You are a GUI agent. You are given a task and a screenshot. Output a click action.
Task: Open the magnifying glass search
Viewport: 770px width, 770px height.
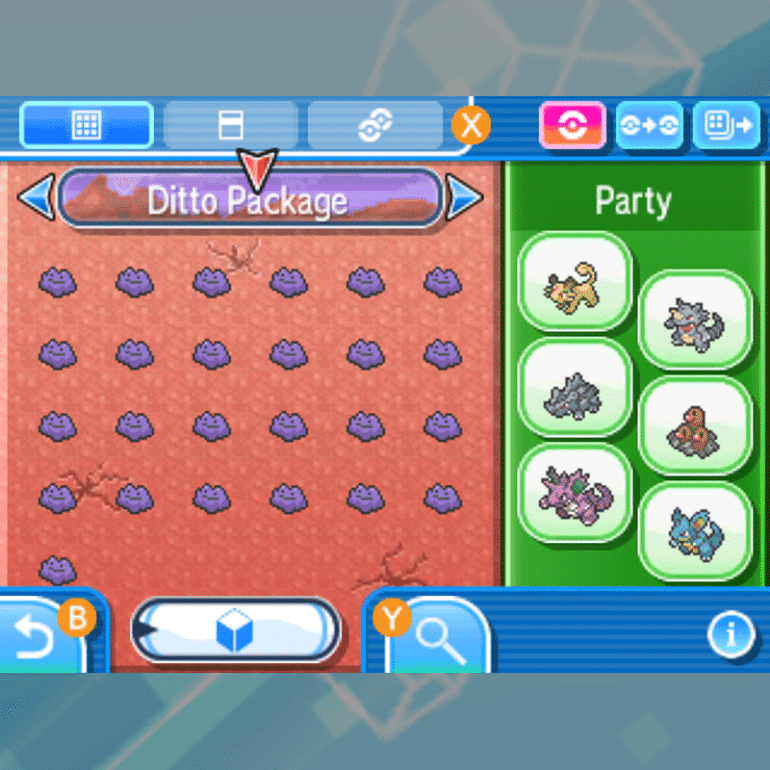click(437, 638)
